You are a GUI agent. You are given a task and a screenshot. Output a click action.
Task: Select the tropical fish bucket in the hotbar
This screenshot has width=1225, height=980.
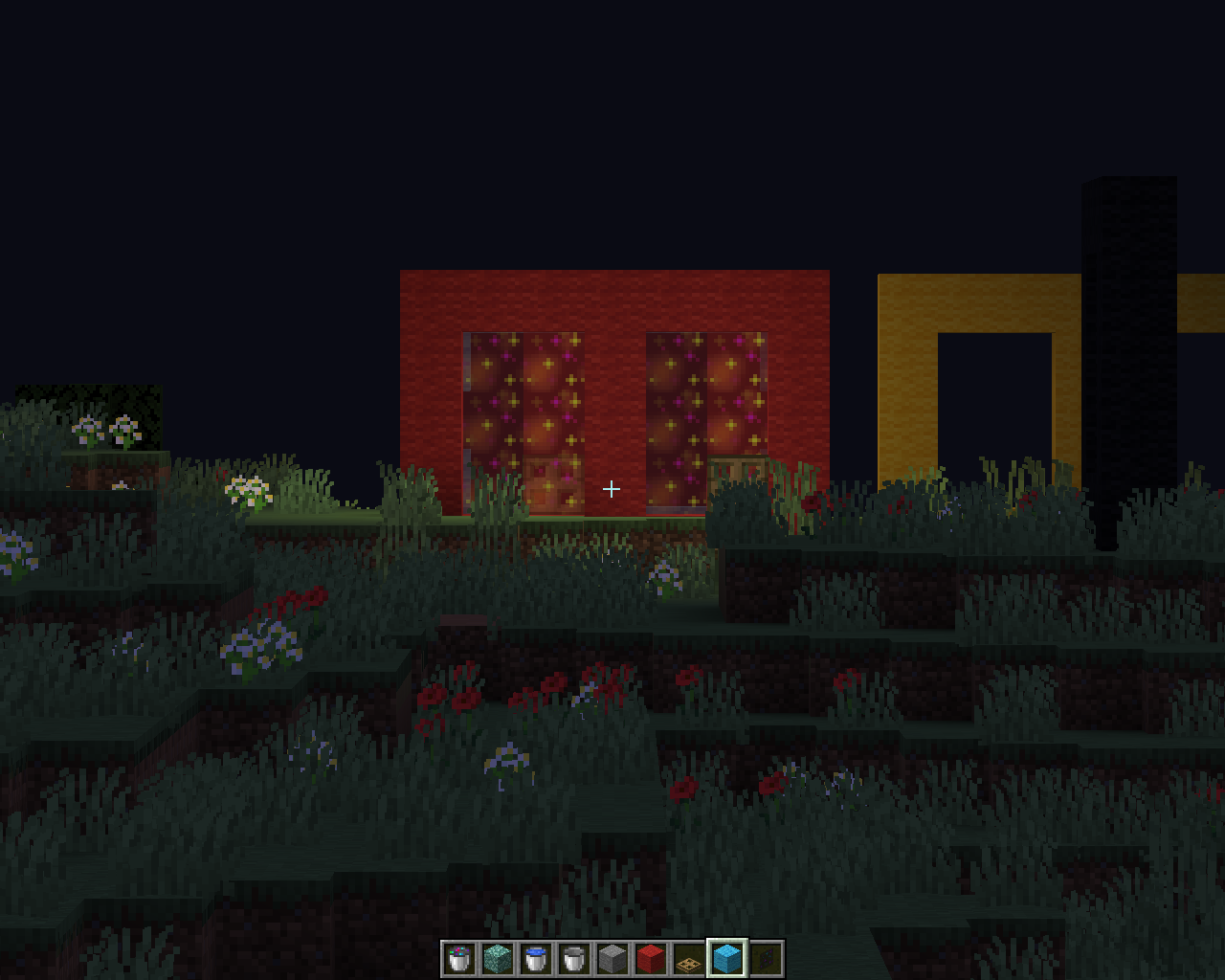457,957
